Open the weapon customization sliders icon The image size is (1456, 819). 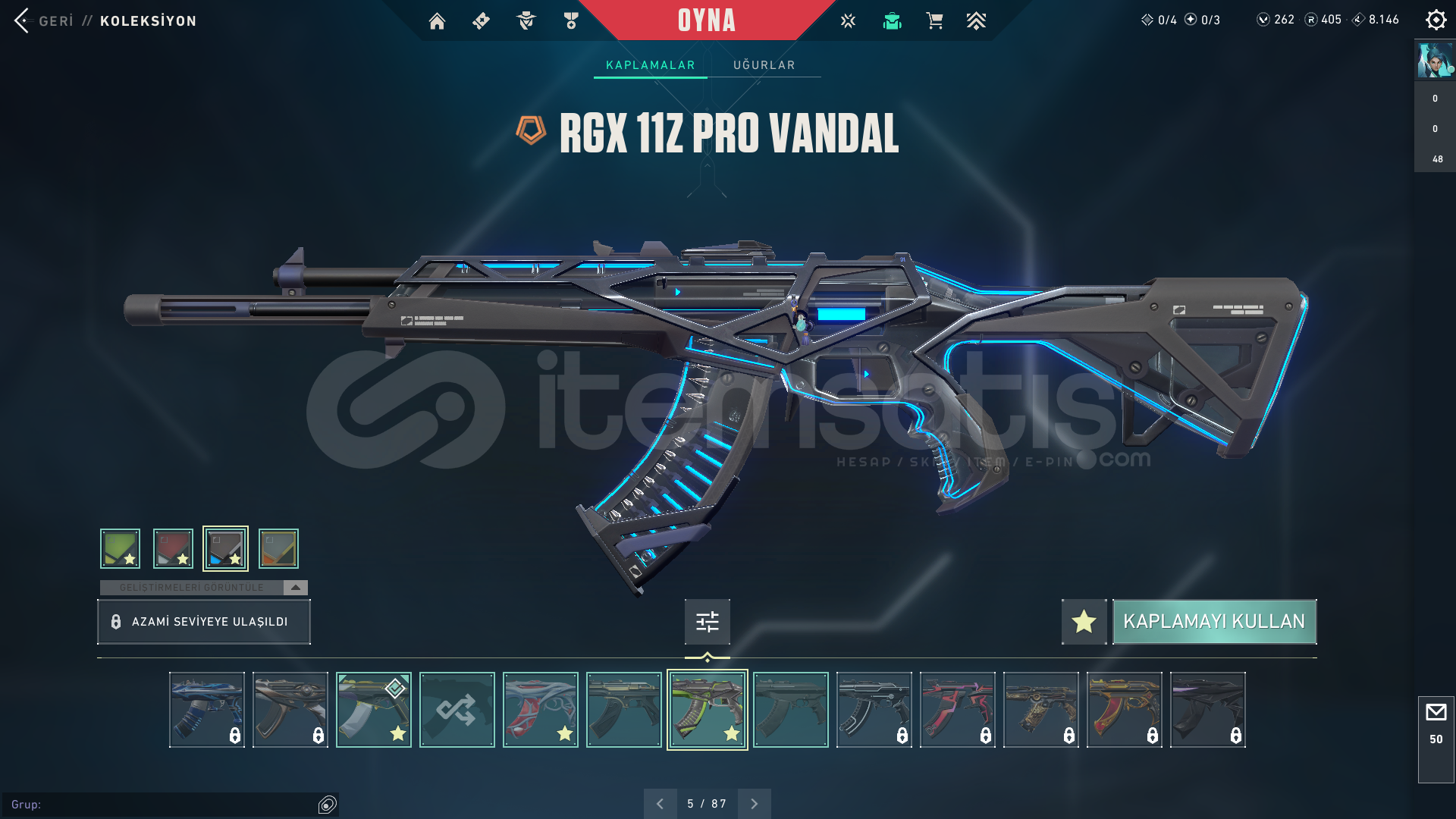tap(706, 621)
